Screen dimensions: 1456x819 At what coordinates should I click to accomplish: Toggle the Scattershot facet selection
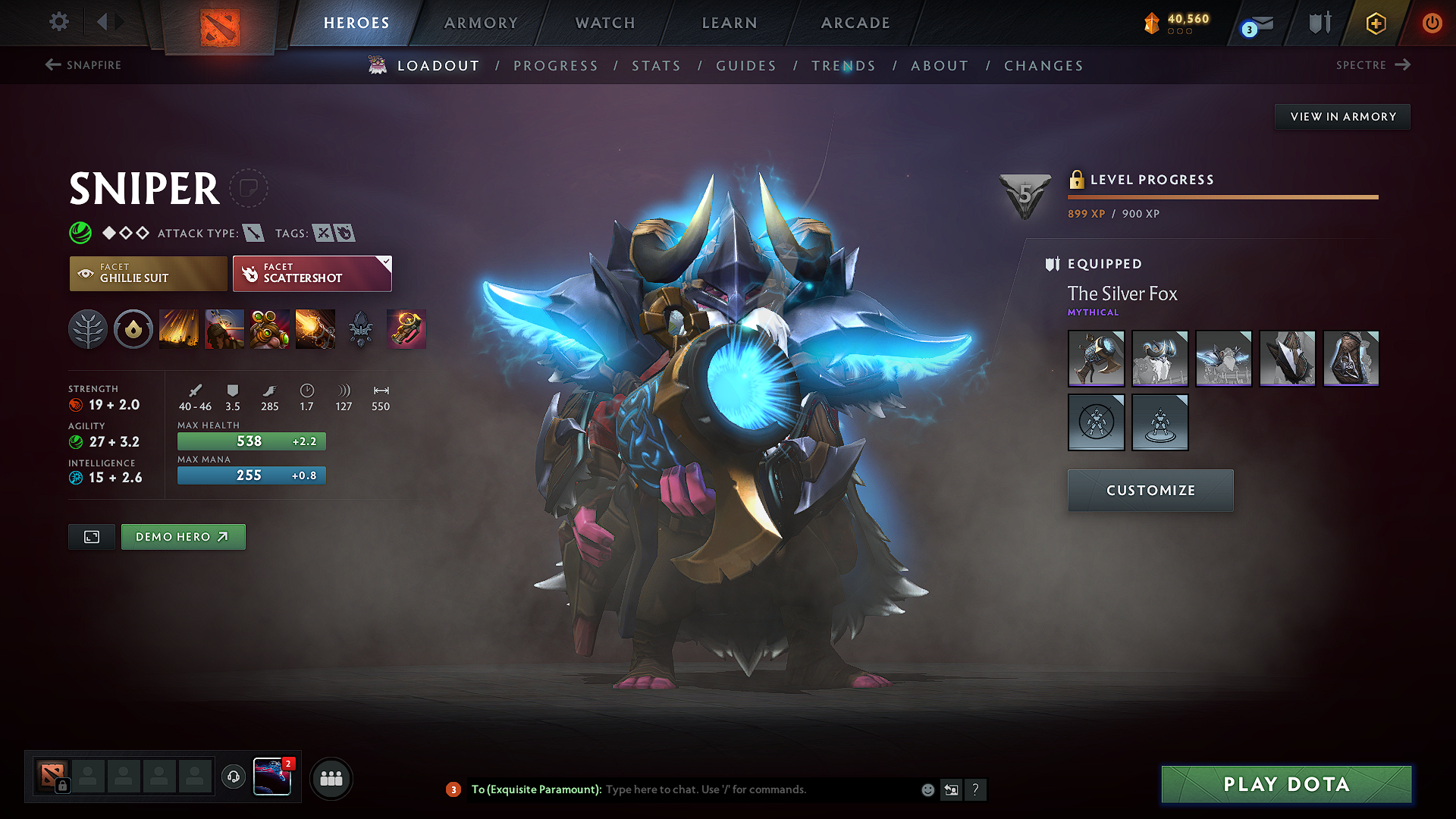tap(312, 273)
